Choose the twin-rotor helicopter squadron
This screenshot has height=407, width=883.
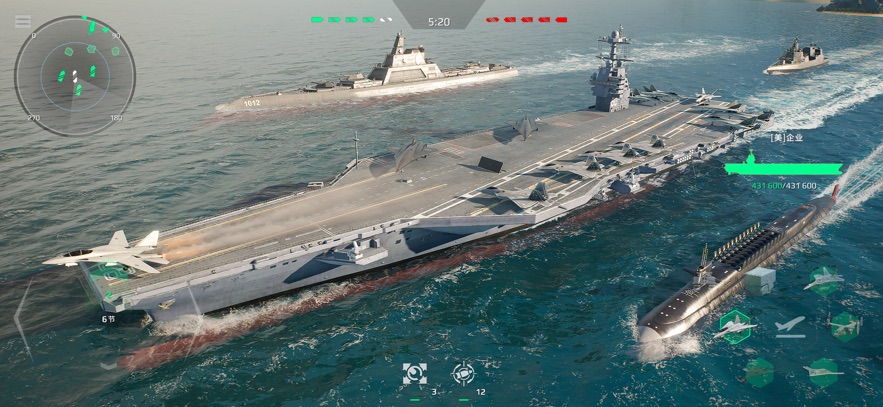pos(843,325)
